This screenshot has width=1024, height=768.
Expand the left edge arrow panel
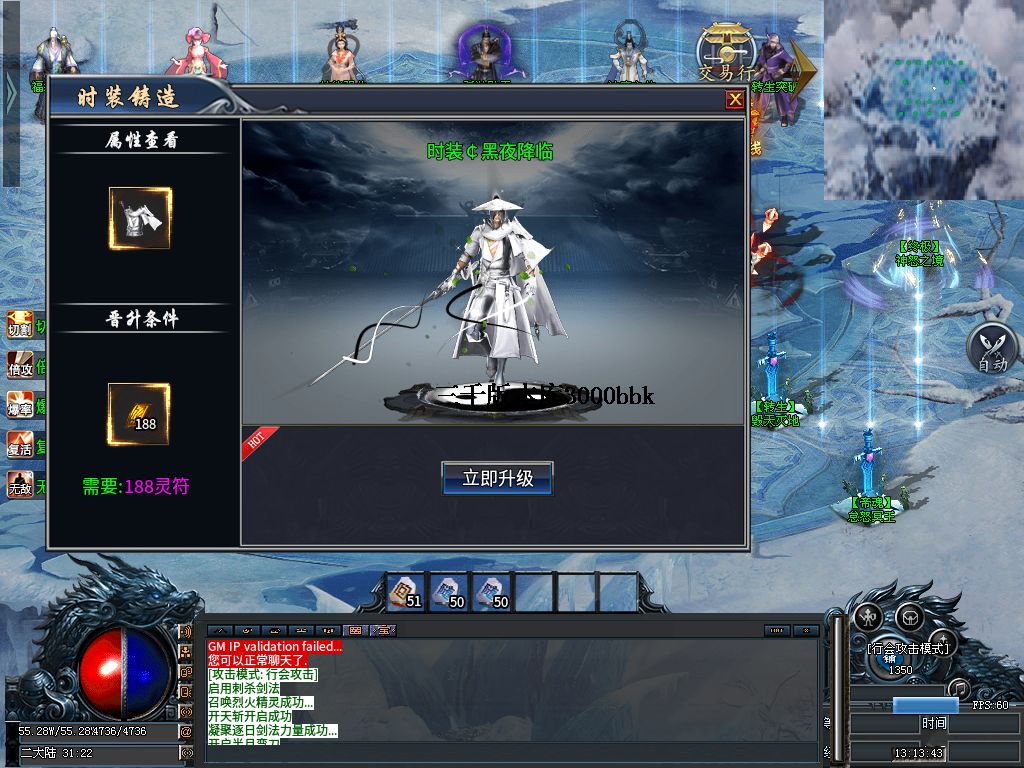click(x=10, y=93)
